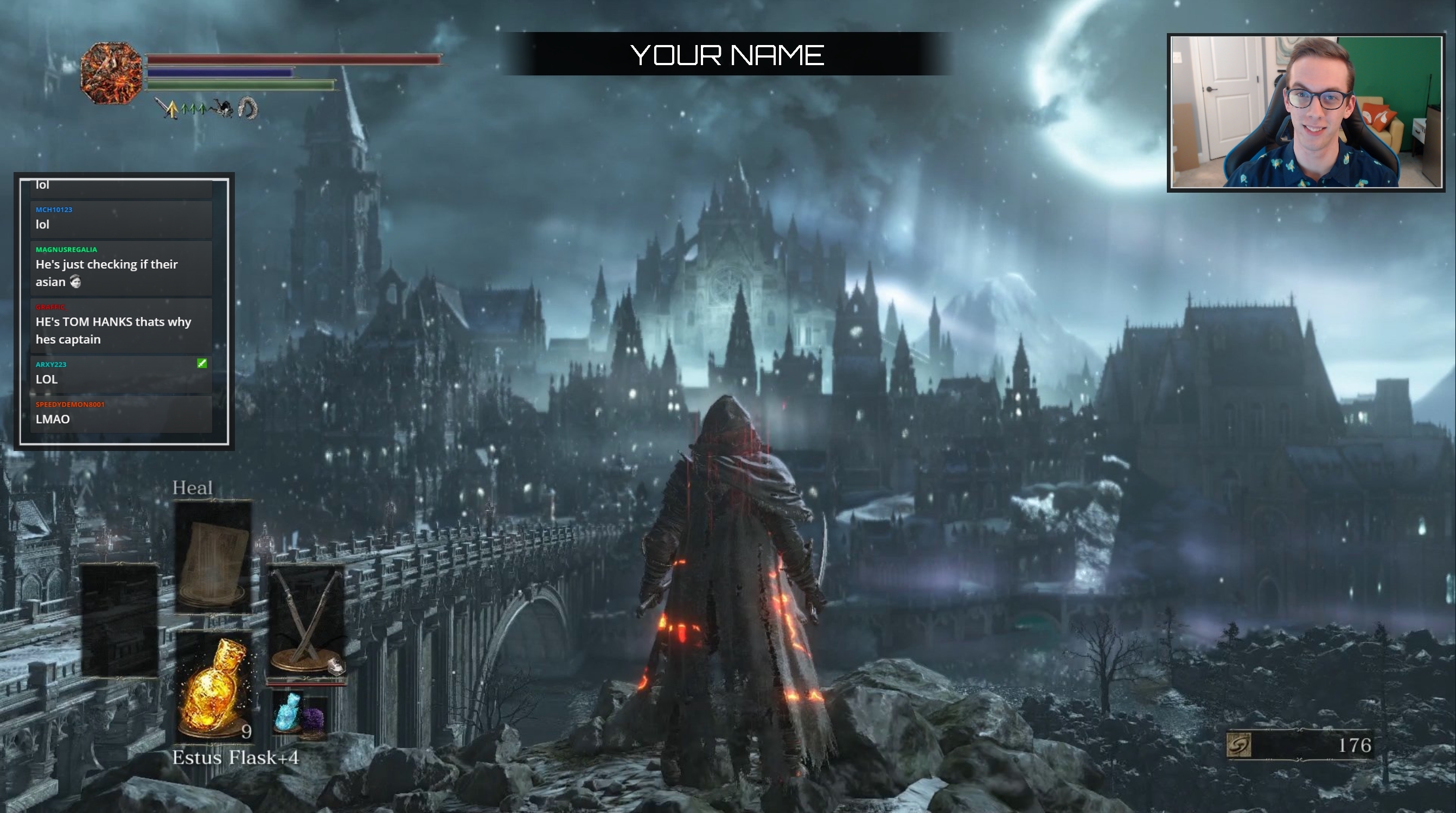Click the spider buff status icon
Image resolution: width=1456 pixels, height=813 pixels.
pyautogui.click(x=221, y=107)
